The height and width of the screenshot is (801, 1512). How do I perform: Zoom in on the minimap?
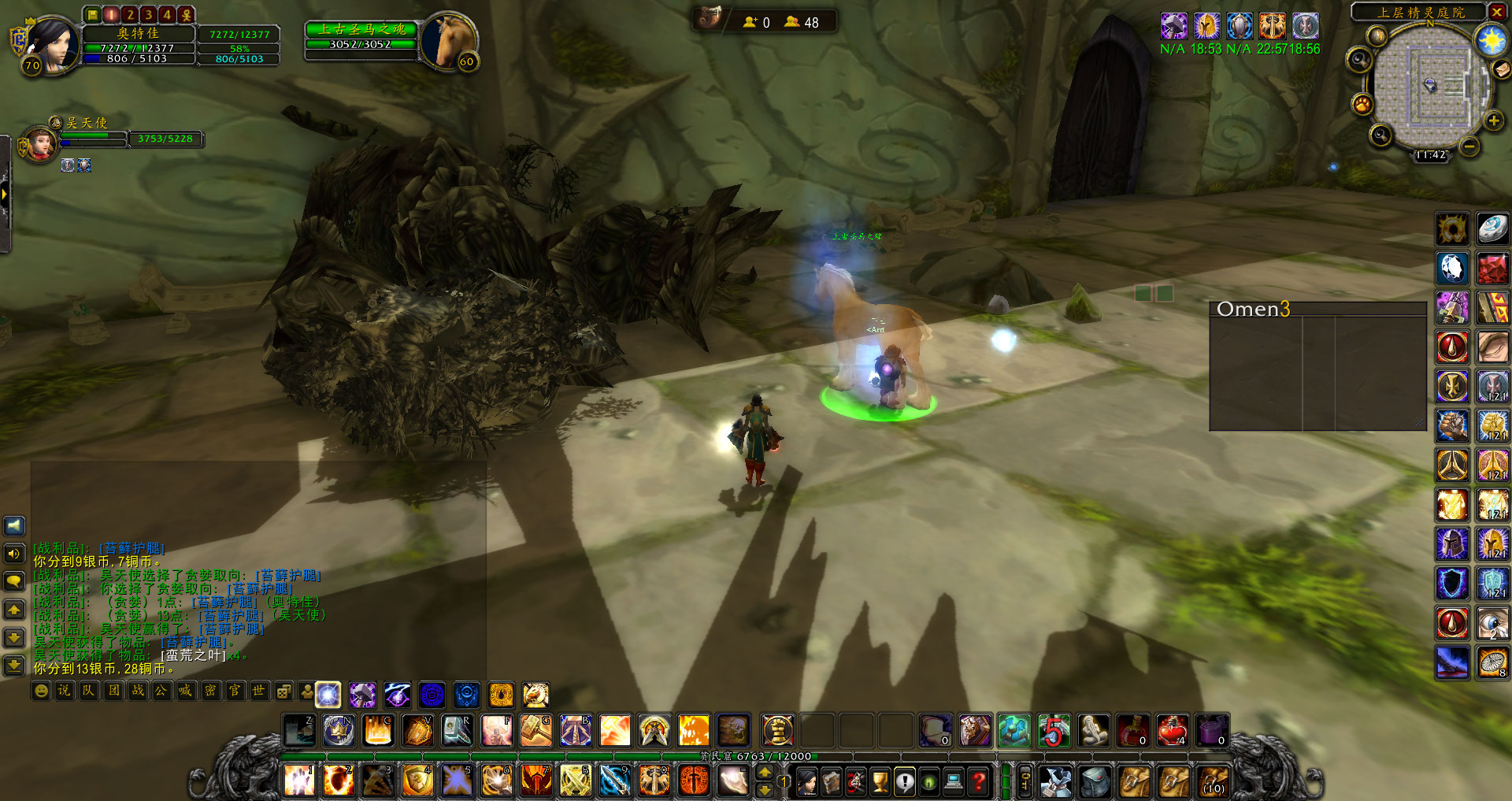click(x=1493, y=121)
